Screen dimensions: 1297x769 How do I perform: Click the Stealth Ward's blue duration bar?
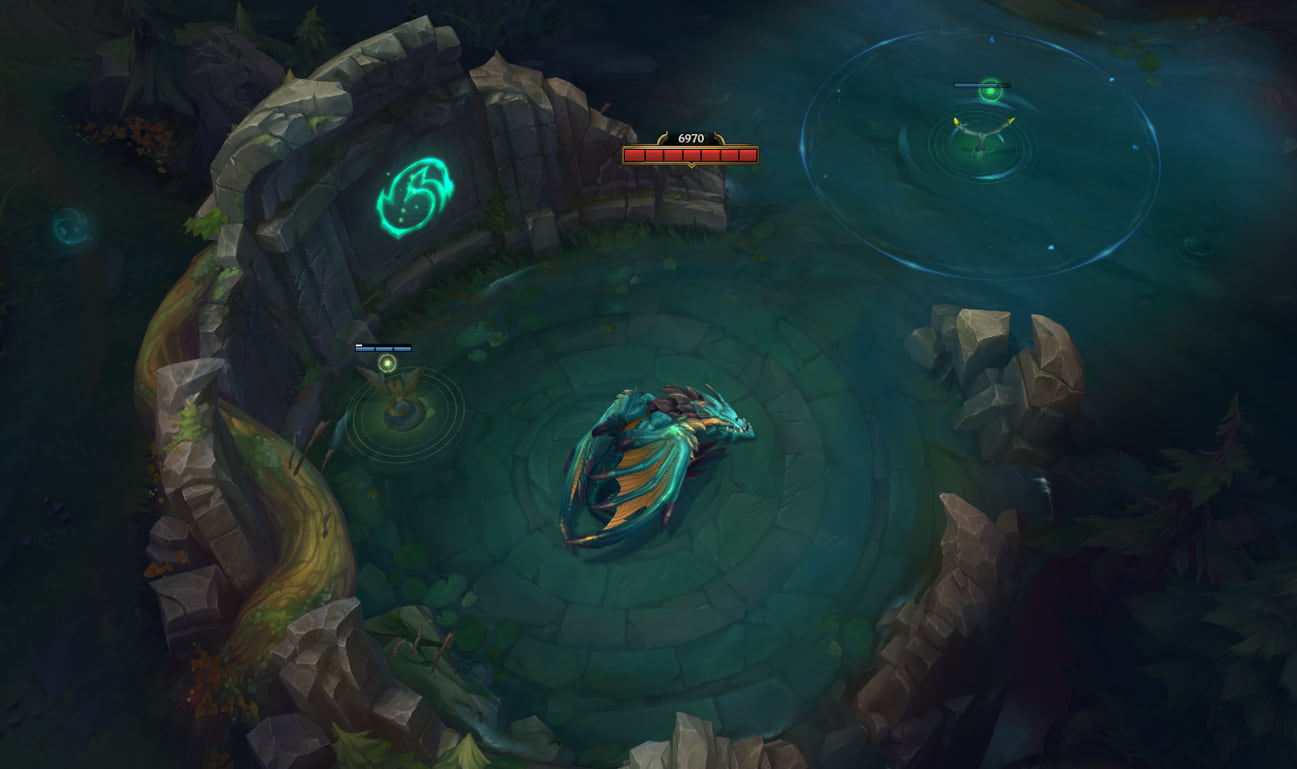click(x=384, y=349)
